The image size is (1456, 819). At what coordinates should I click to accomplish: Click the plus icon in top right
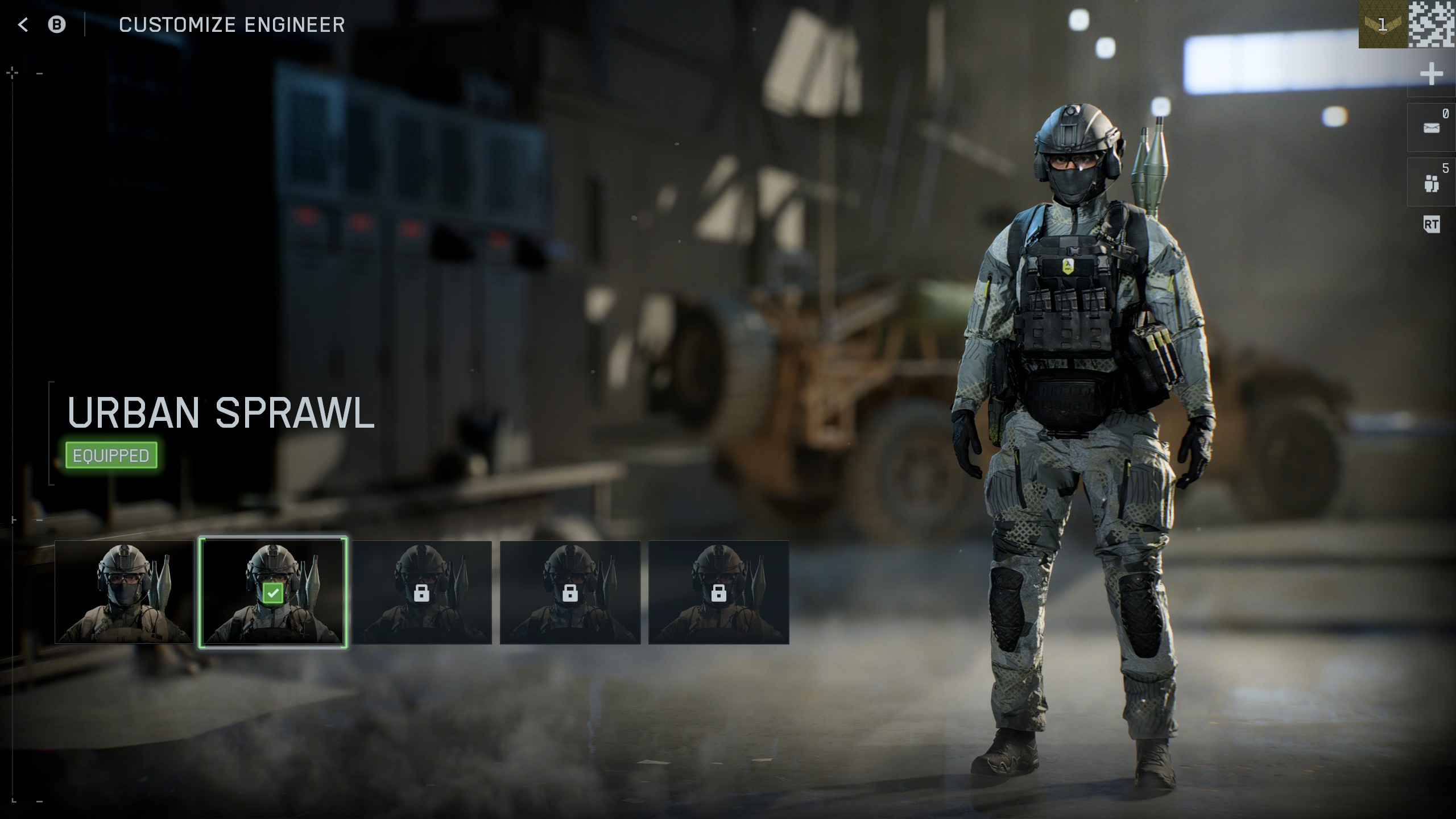[x=1432, y=73]
